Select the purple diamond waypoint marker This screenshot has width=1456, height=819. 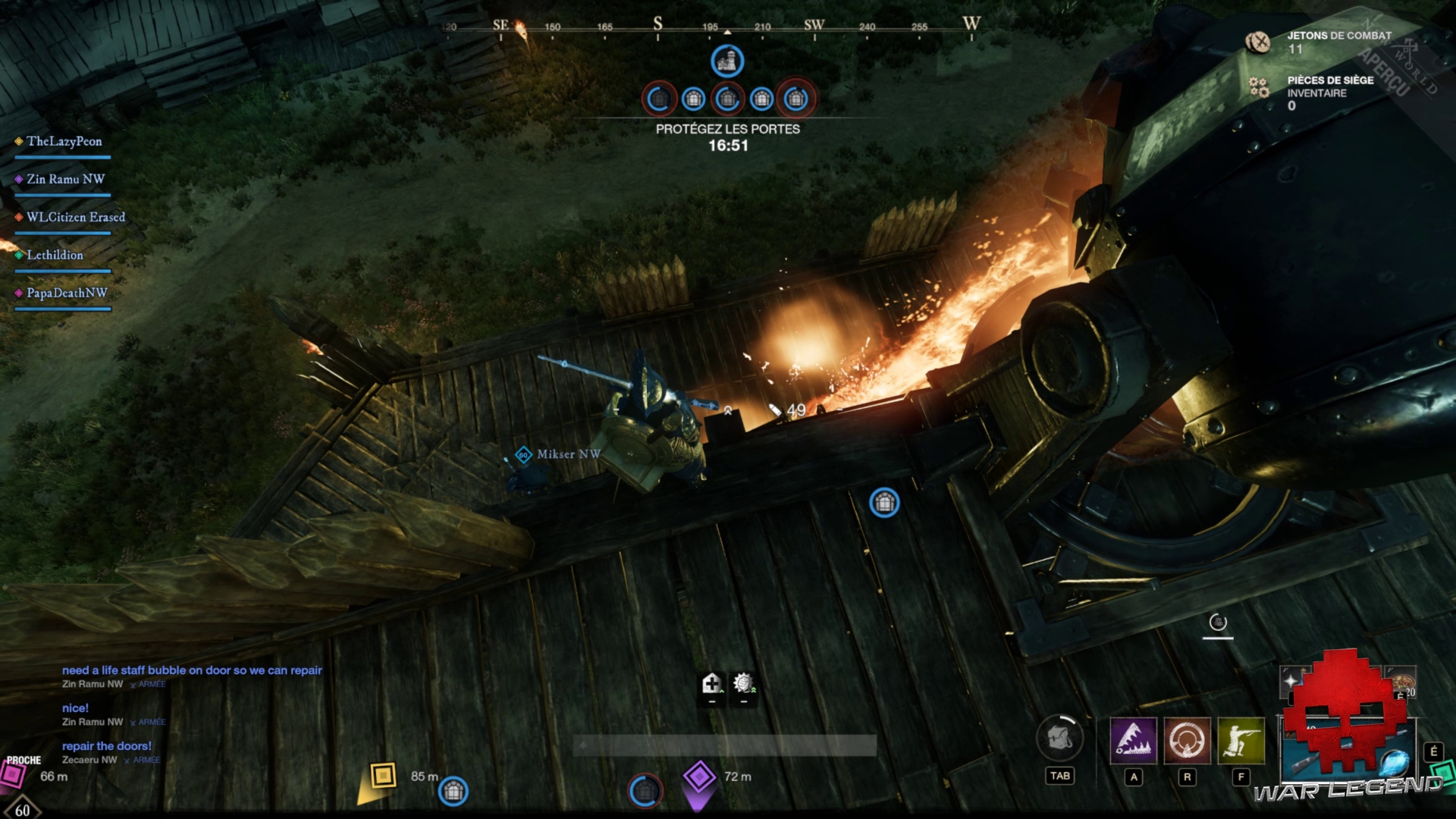(x=699, y=777)
